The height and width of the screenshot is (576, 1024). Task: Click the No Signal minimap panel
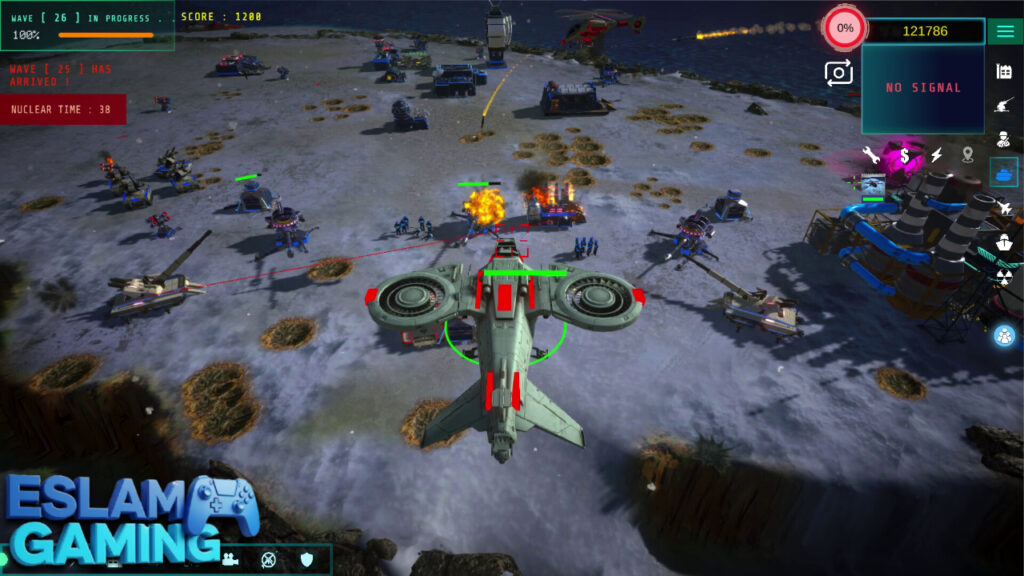click(922, 88)
